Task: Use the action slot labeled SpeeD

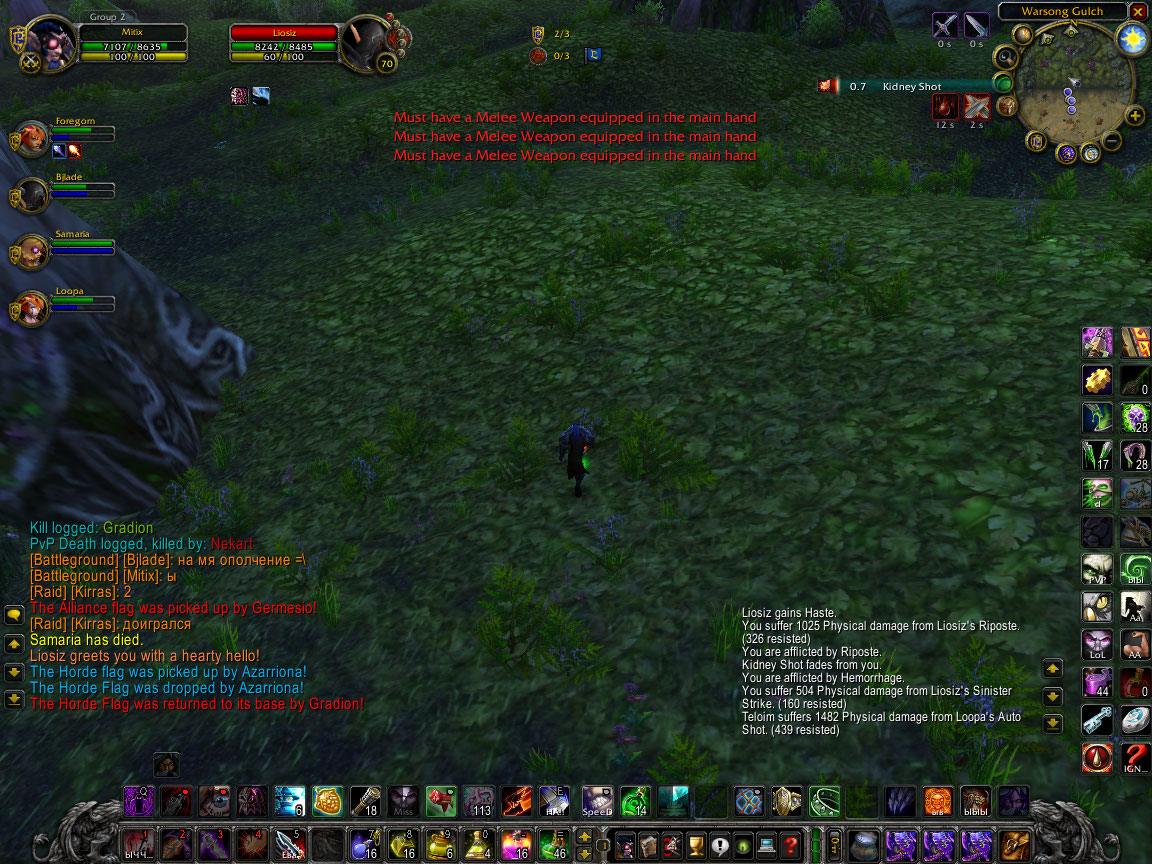Action: tap(597, 801)
